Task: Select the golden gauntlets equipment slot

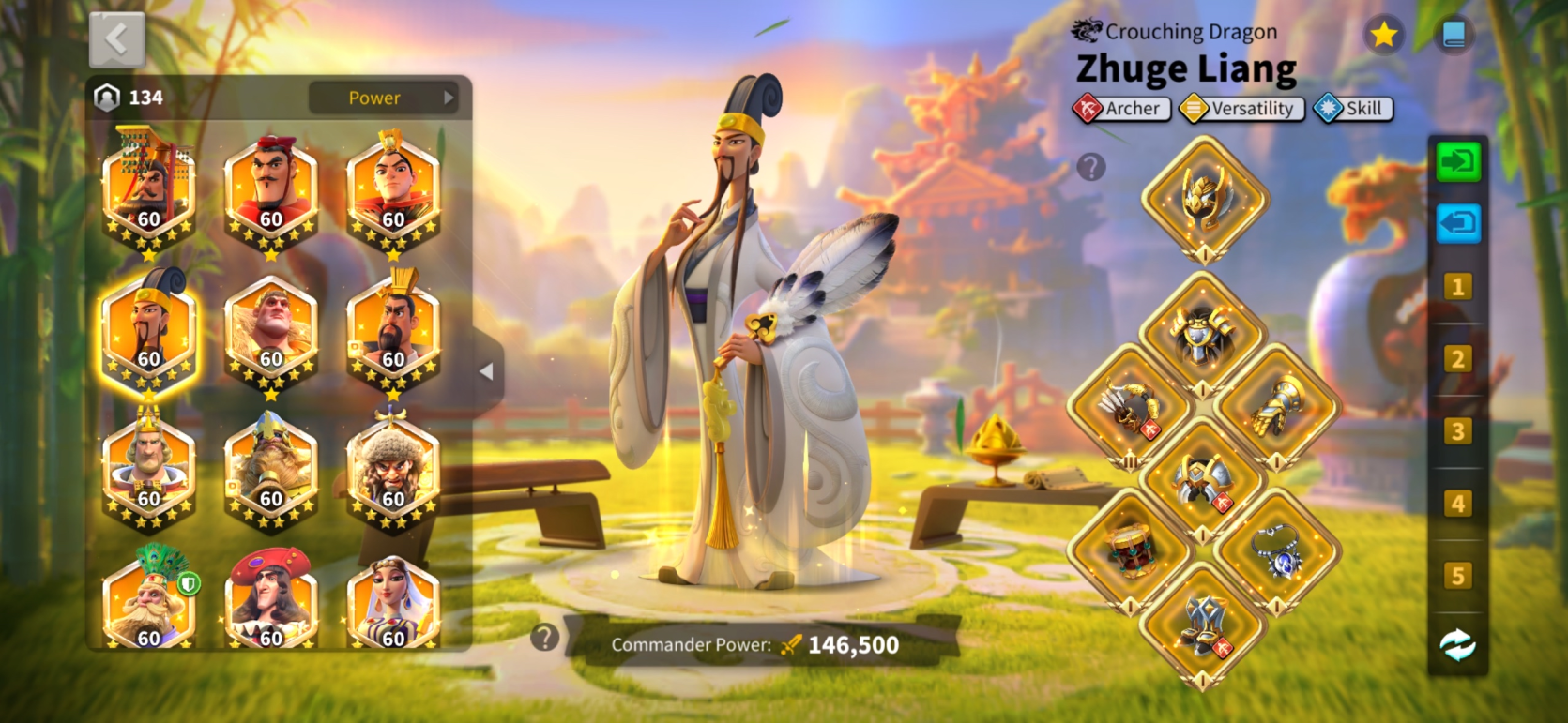Action: tap(1276, 407)
